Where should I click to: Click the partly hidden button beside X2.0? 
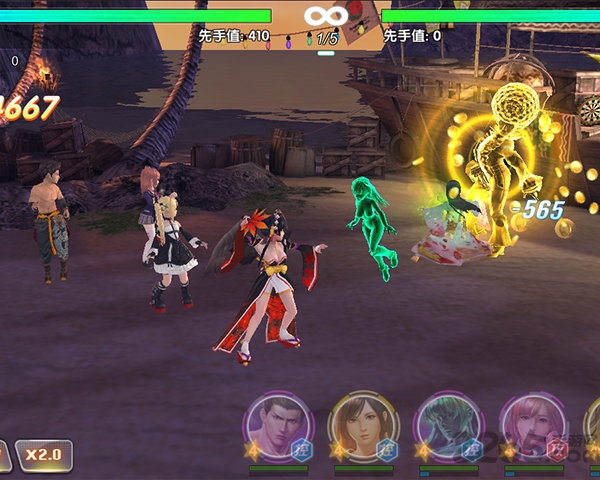point(5,455)
